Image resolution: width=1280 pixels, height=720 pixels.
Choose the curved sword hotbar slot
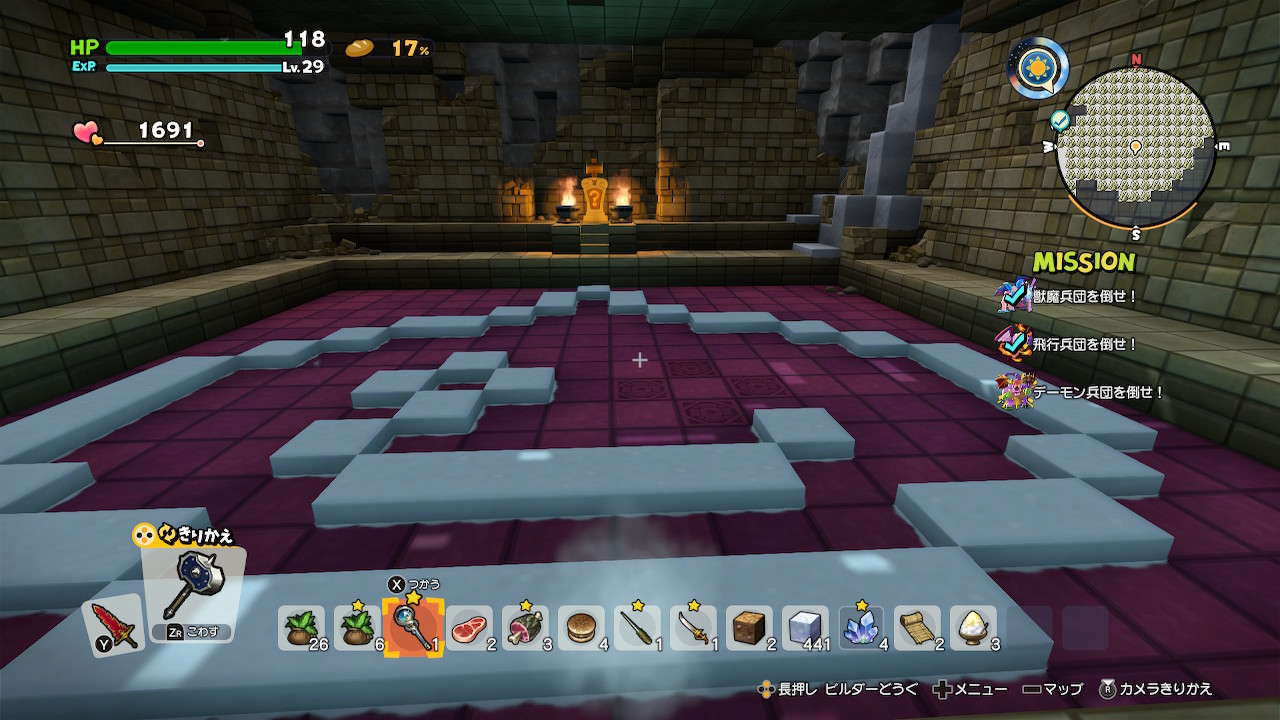tap(693, 629)
